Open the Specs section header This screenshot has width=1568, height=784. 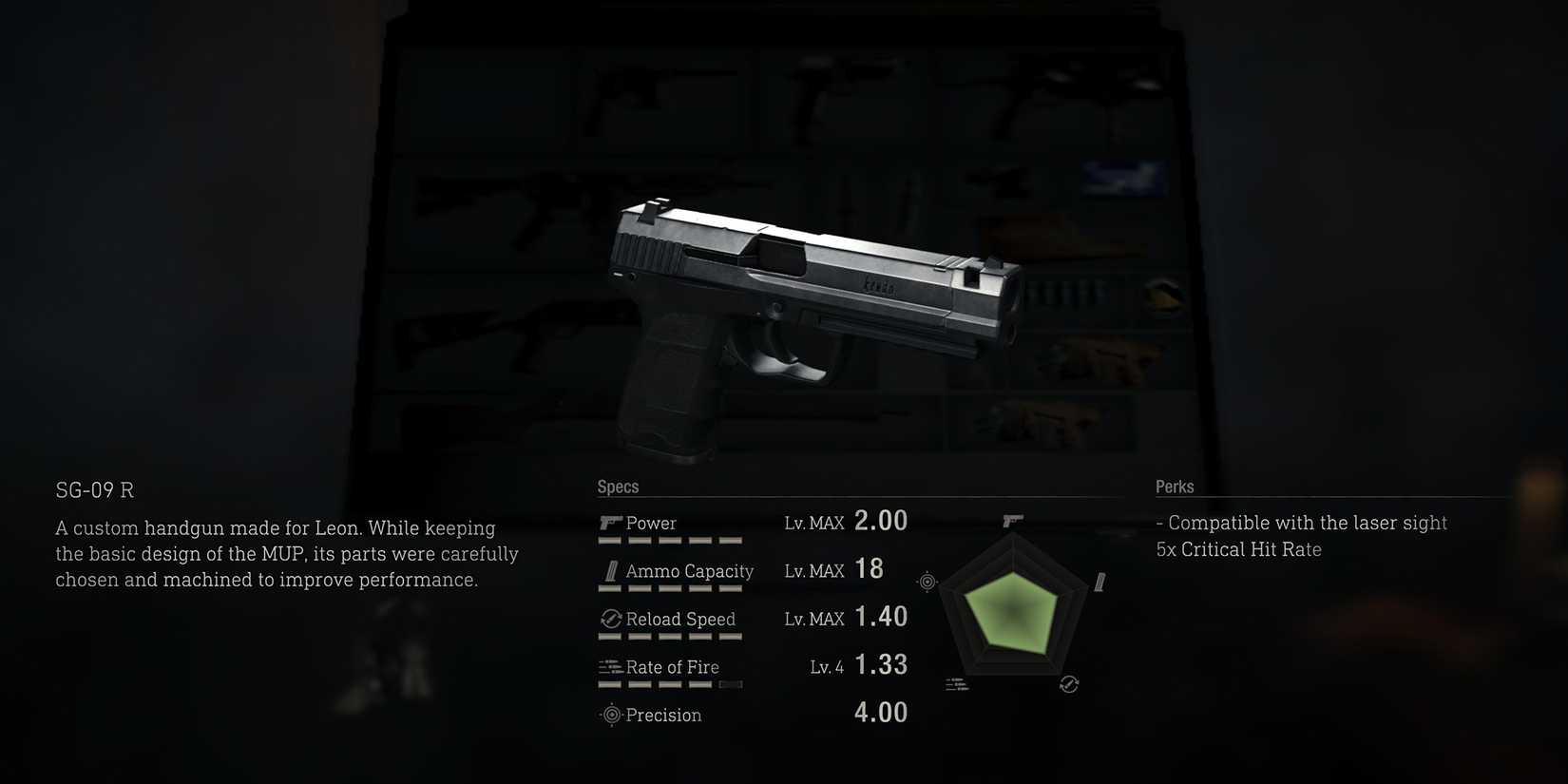[617, 486]
